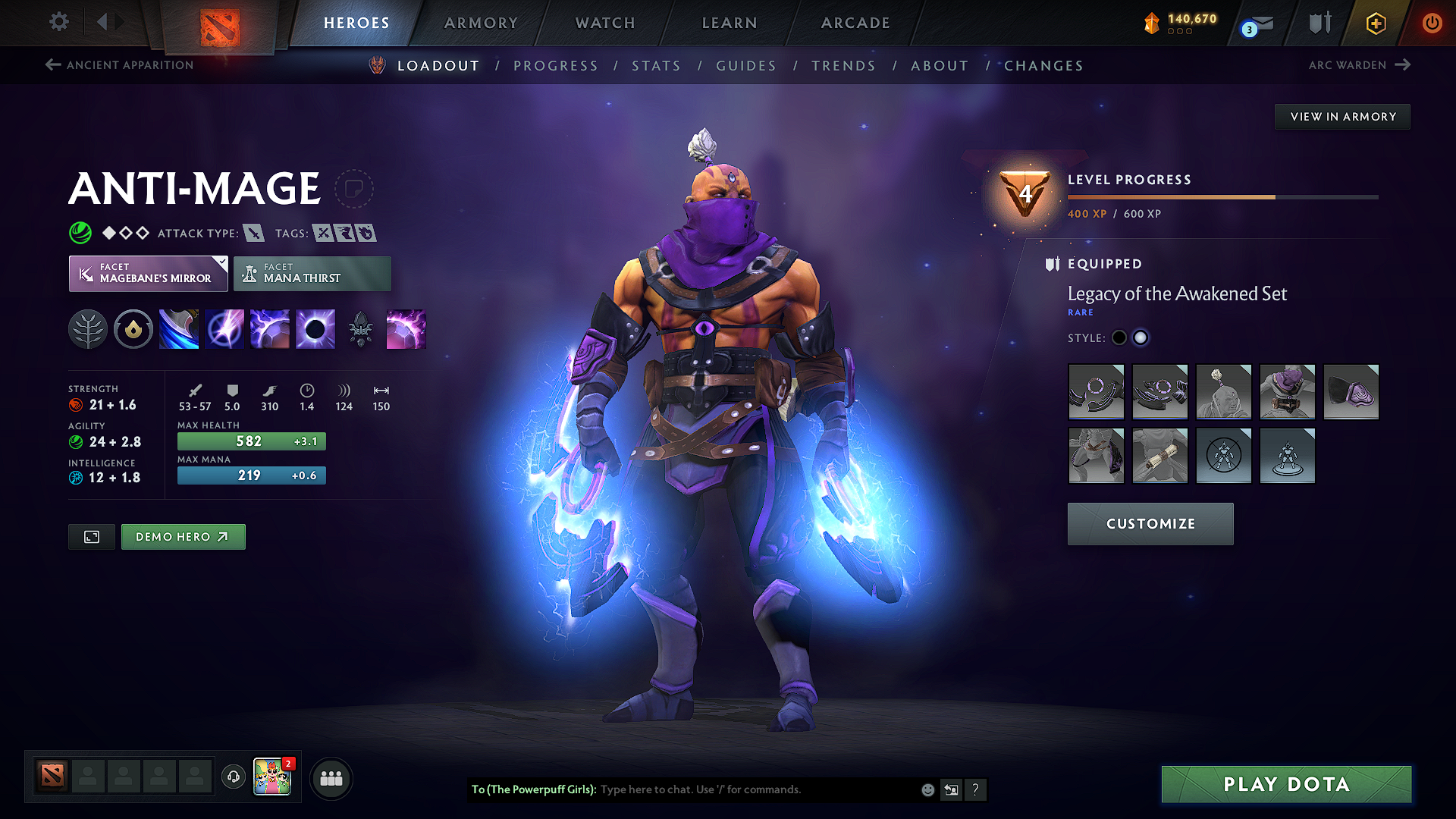Click the DEMO HERO button
The width and height of the screenshot is (1456, 819).
(183, 536)
